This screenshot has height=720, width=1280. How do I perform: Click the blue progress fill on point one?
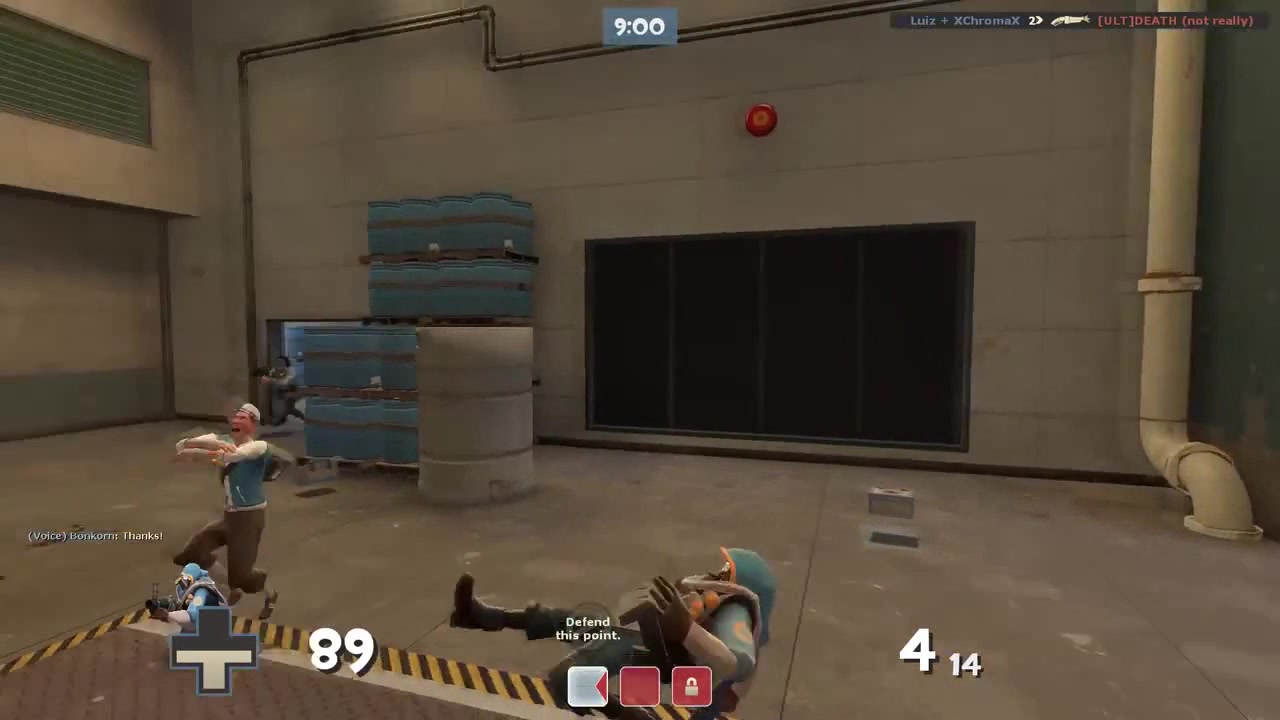(580, 685)
